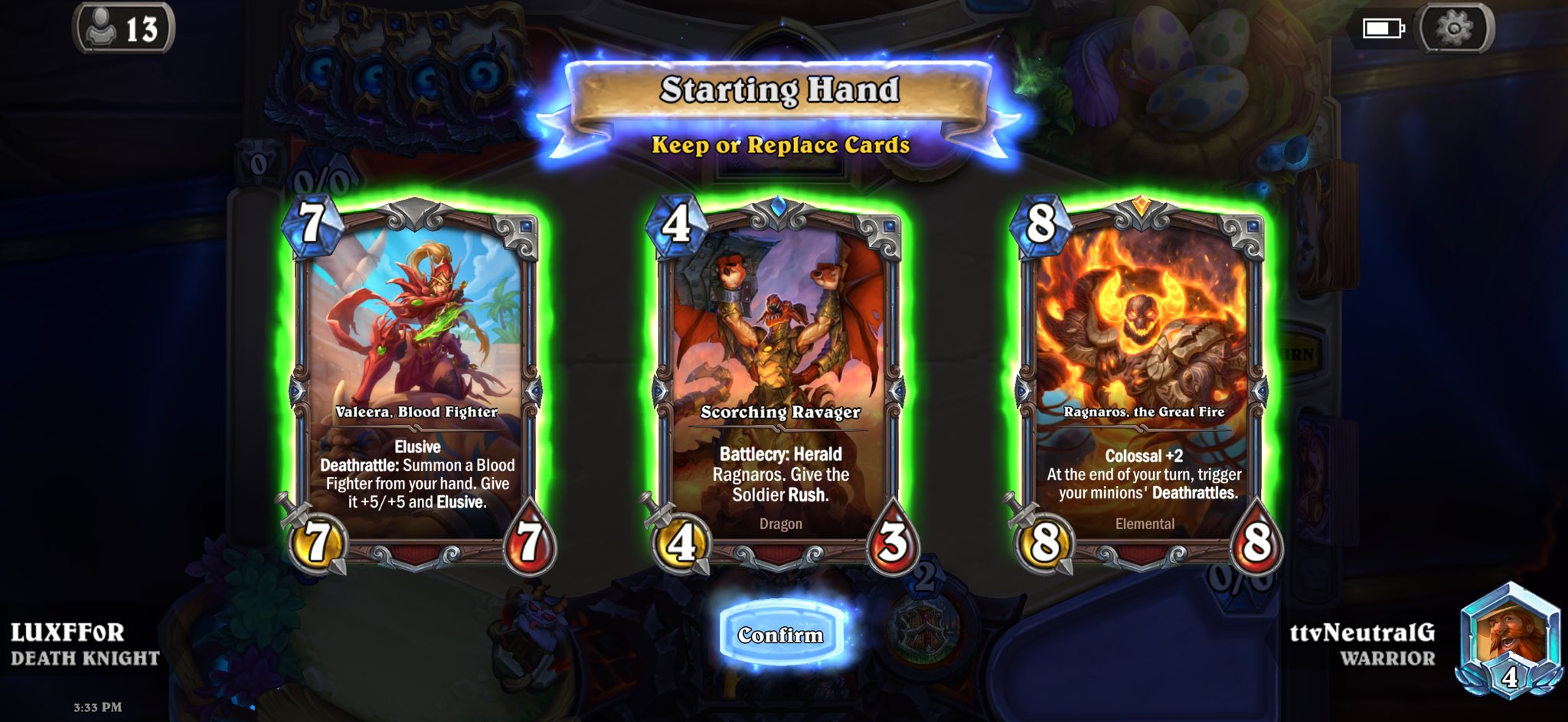Open the friends list button
The width and height of the screenshot is (1568, 722).
click(x=124, y=29)
